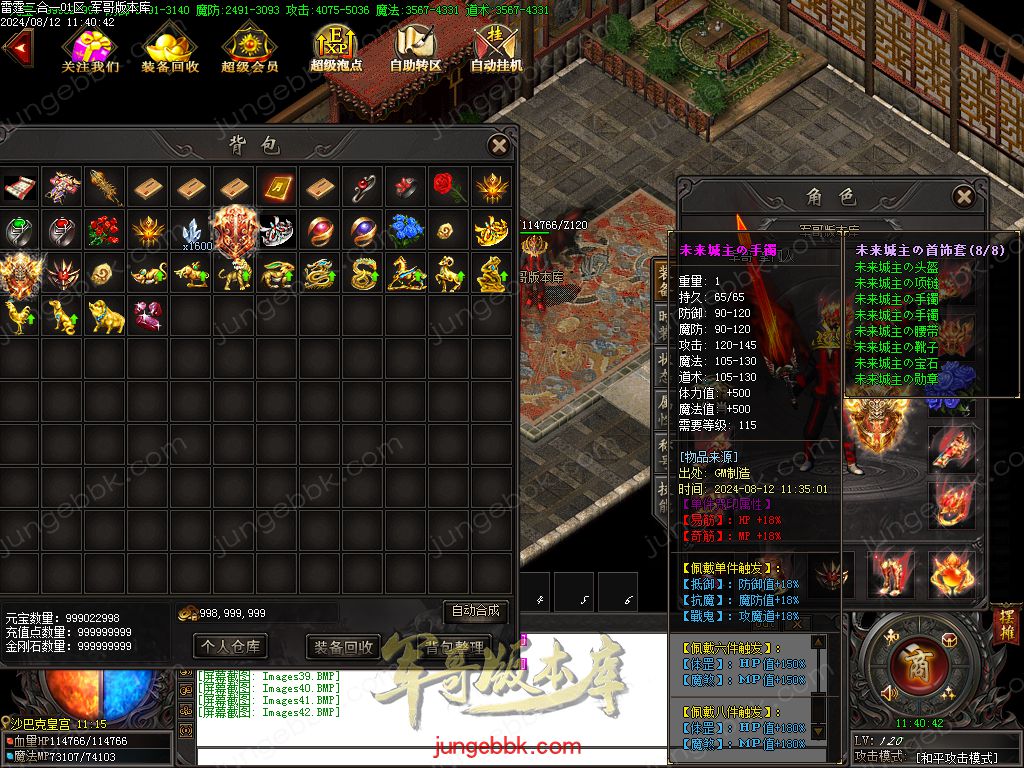The width and height of the screenshot is (1024, 768).
Task: Toggle 自动挂机 auto-battle icon
Action: [496, 50]
